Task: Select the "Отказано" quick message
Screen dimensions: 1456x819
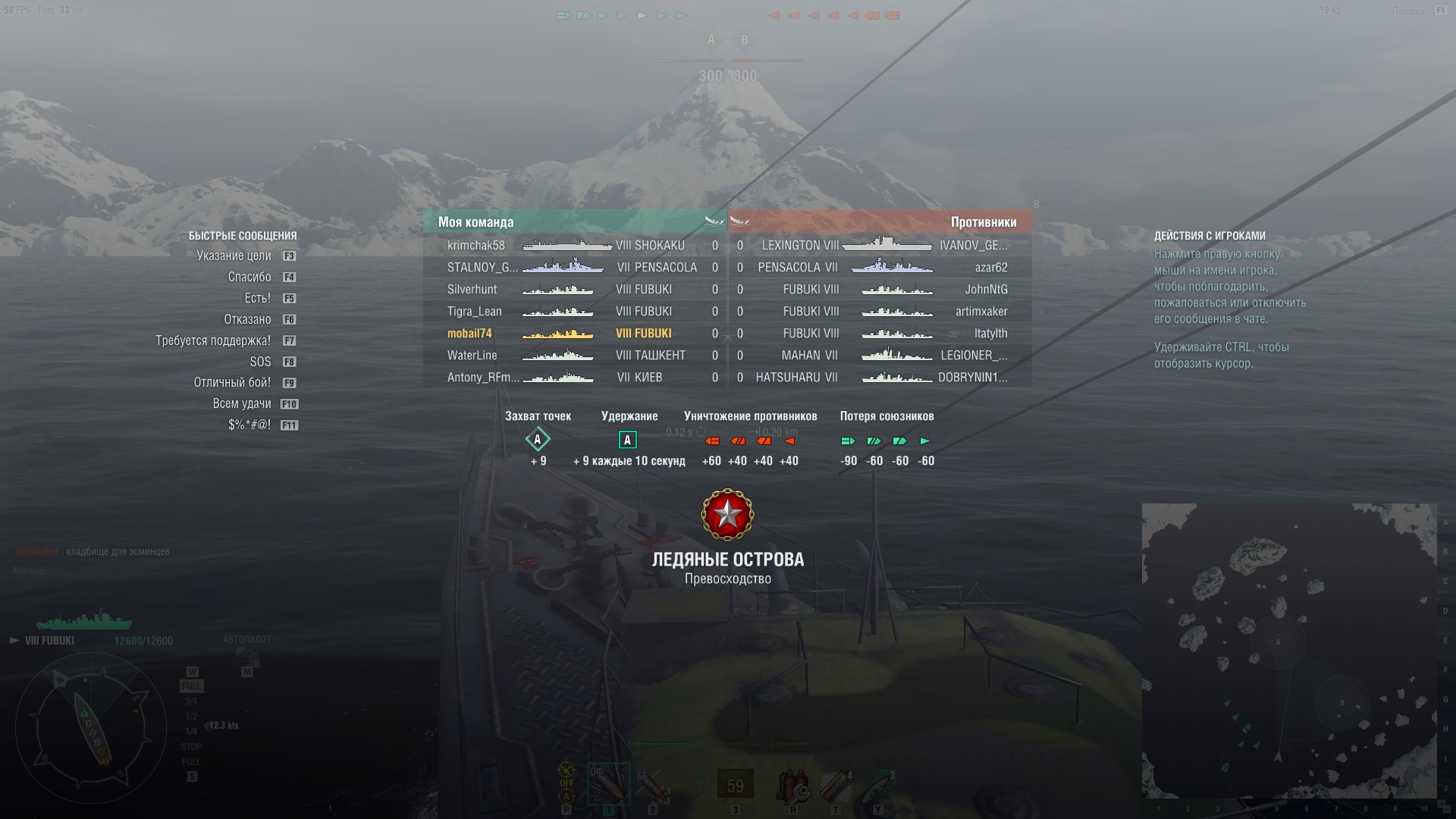Action: [247, 320]
